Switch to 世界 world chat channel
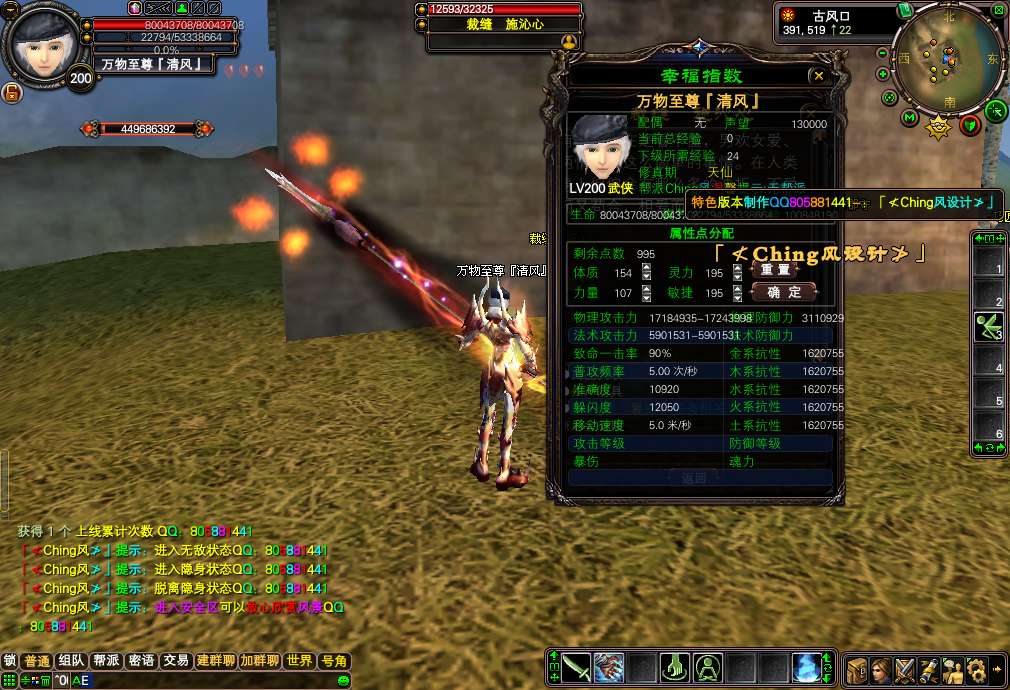This screenshot has height=690, width=1010. click(x=299, y=661)
